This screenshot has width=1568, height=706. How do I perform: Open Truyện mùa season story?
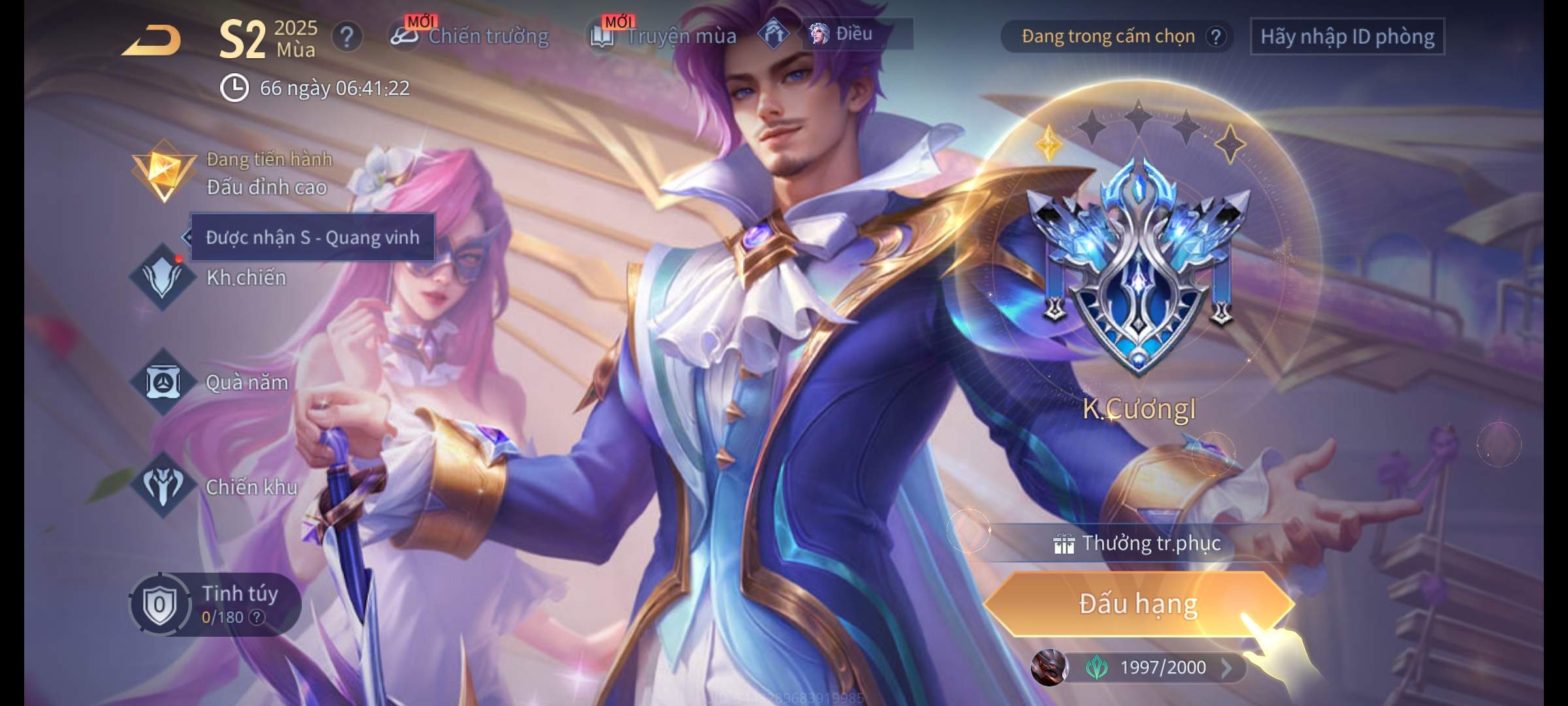[x=664, y=36]
